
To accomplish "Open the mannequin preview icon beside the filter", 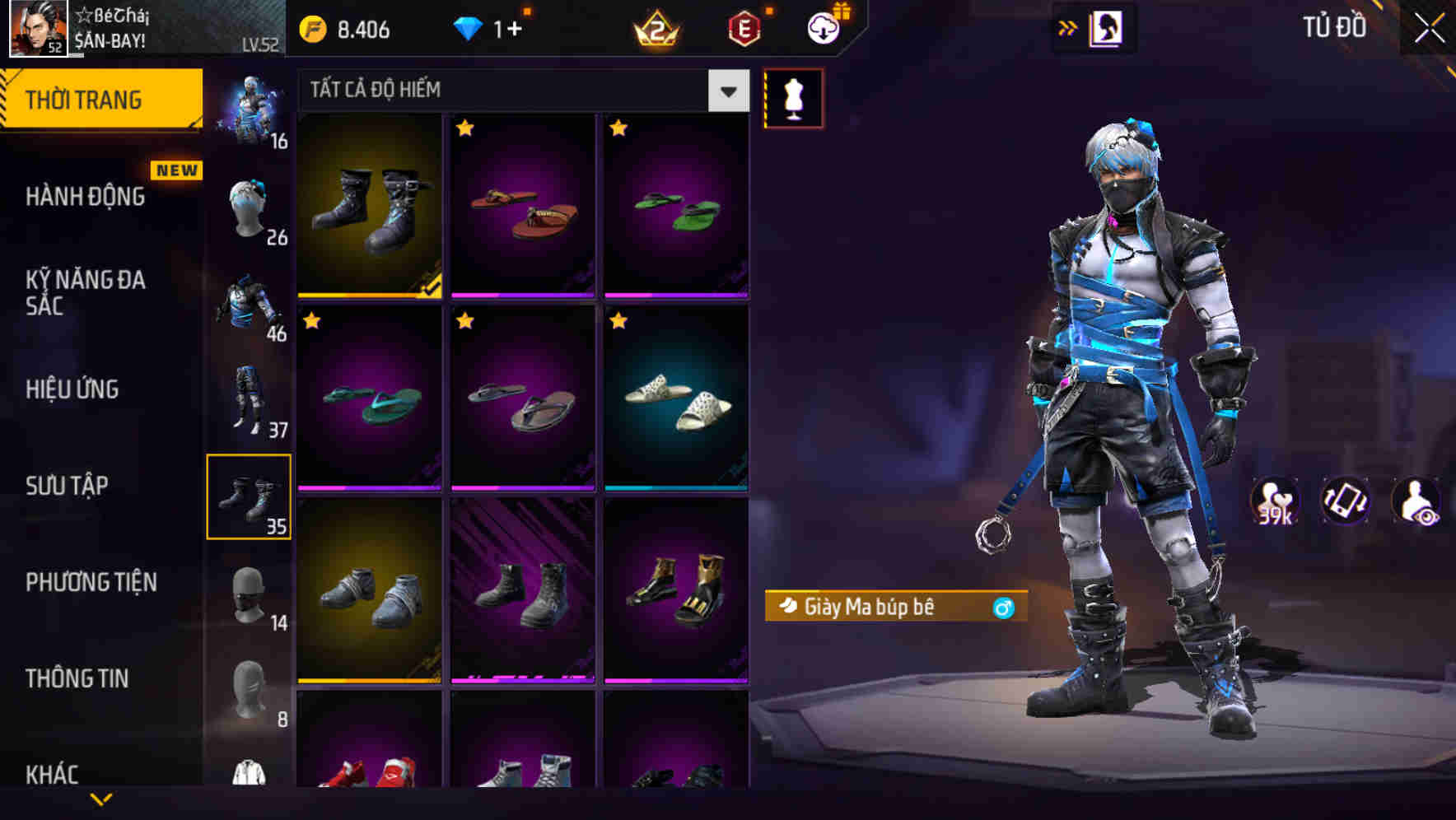I will point(792,97).
